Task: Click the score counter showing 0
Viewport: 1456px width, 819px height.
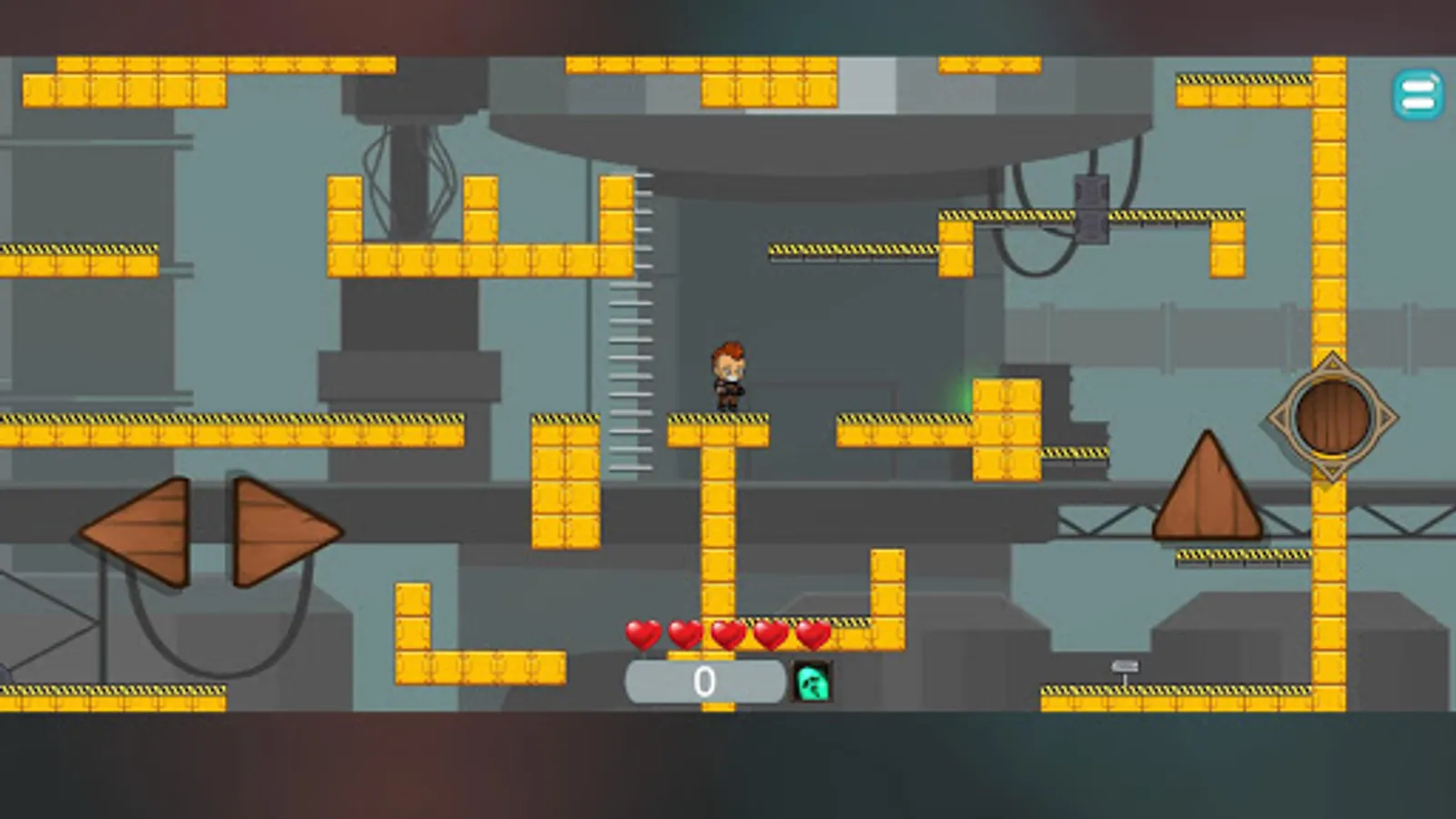Action: [x=703, y=680]
